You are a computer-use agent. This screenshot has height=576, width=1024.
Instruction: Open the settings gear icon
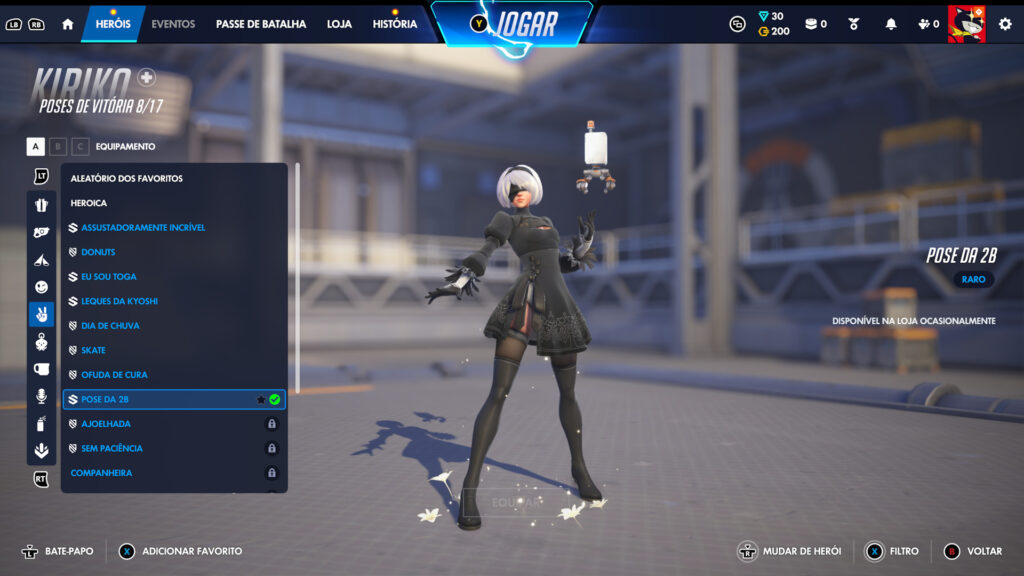[x=1005, y=24]
